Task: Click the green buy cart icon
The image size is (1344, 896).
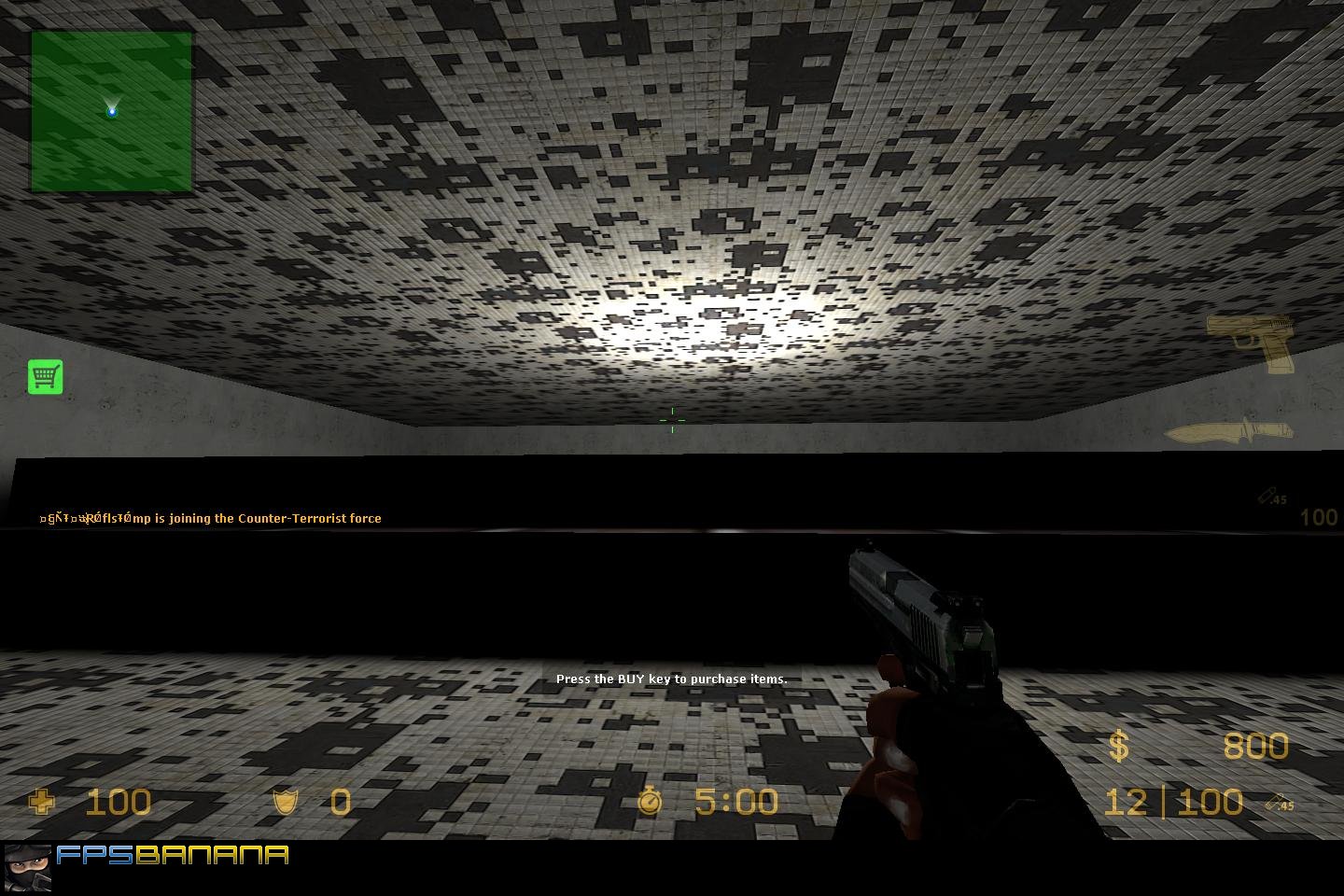Action: click(x=45, y=376)
